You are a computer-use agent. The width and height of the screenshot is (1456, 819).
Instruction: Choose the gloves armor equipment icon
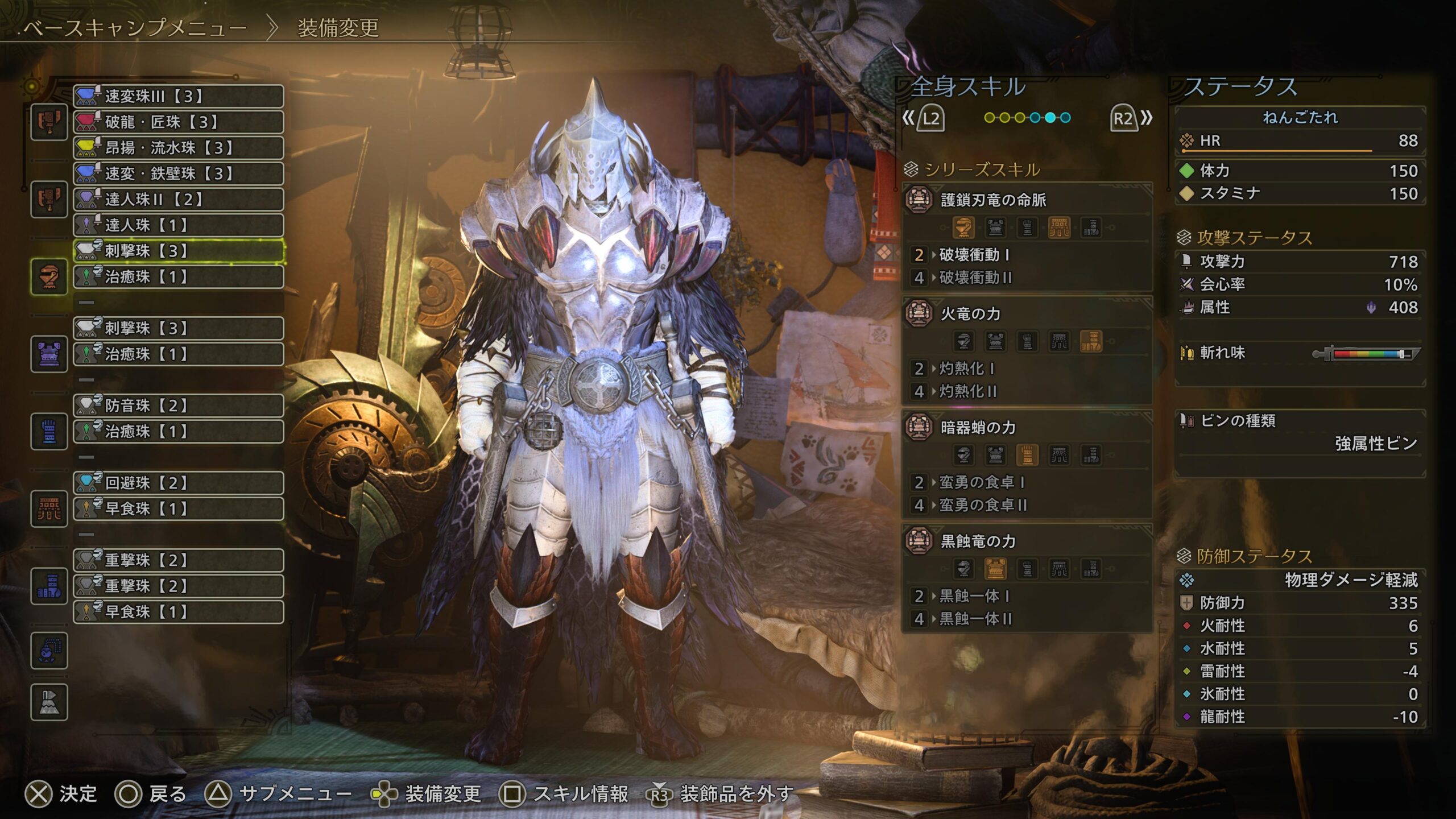click(49, 431)
